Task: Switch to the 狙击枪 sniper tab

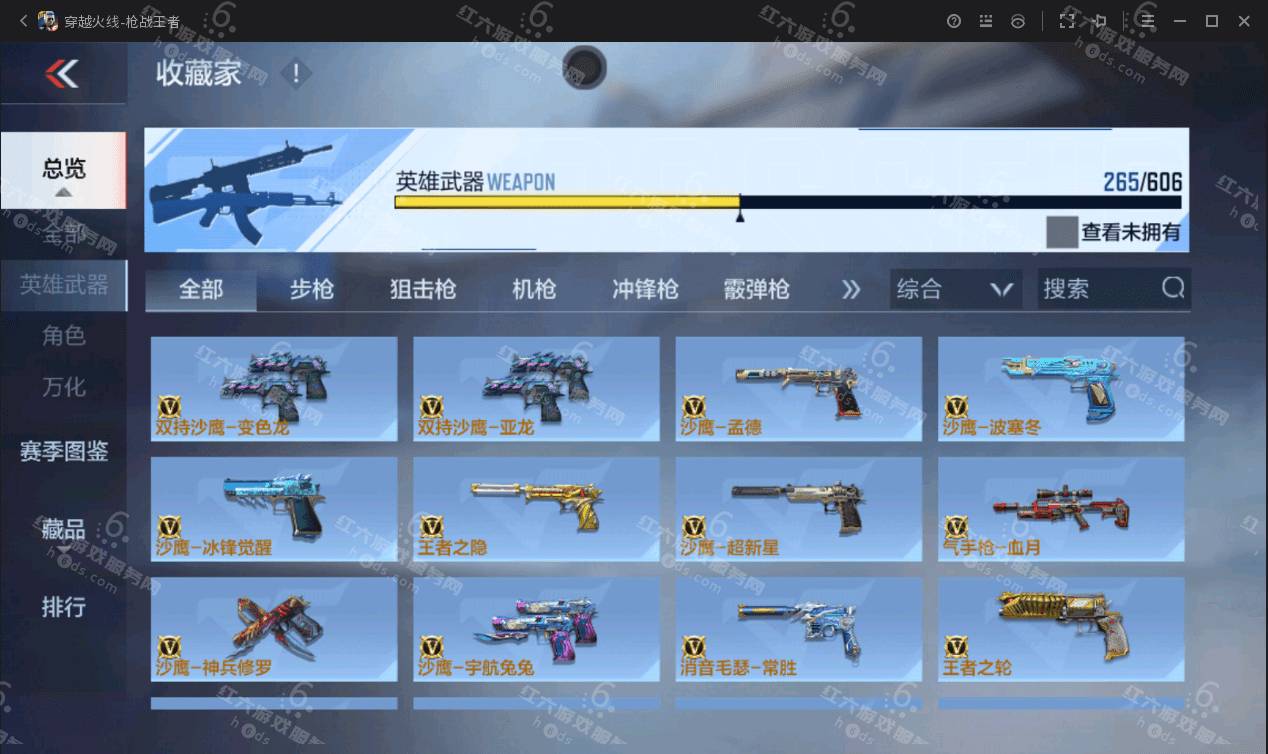Action: click(422, 290)
